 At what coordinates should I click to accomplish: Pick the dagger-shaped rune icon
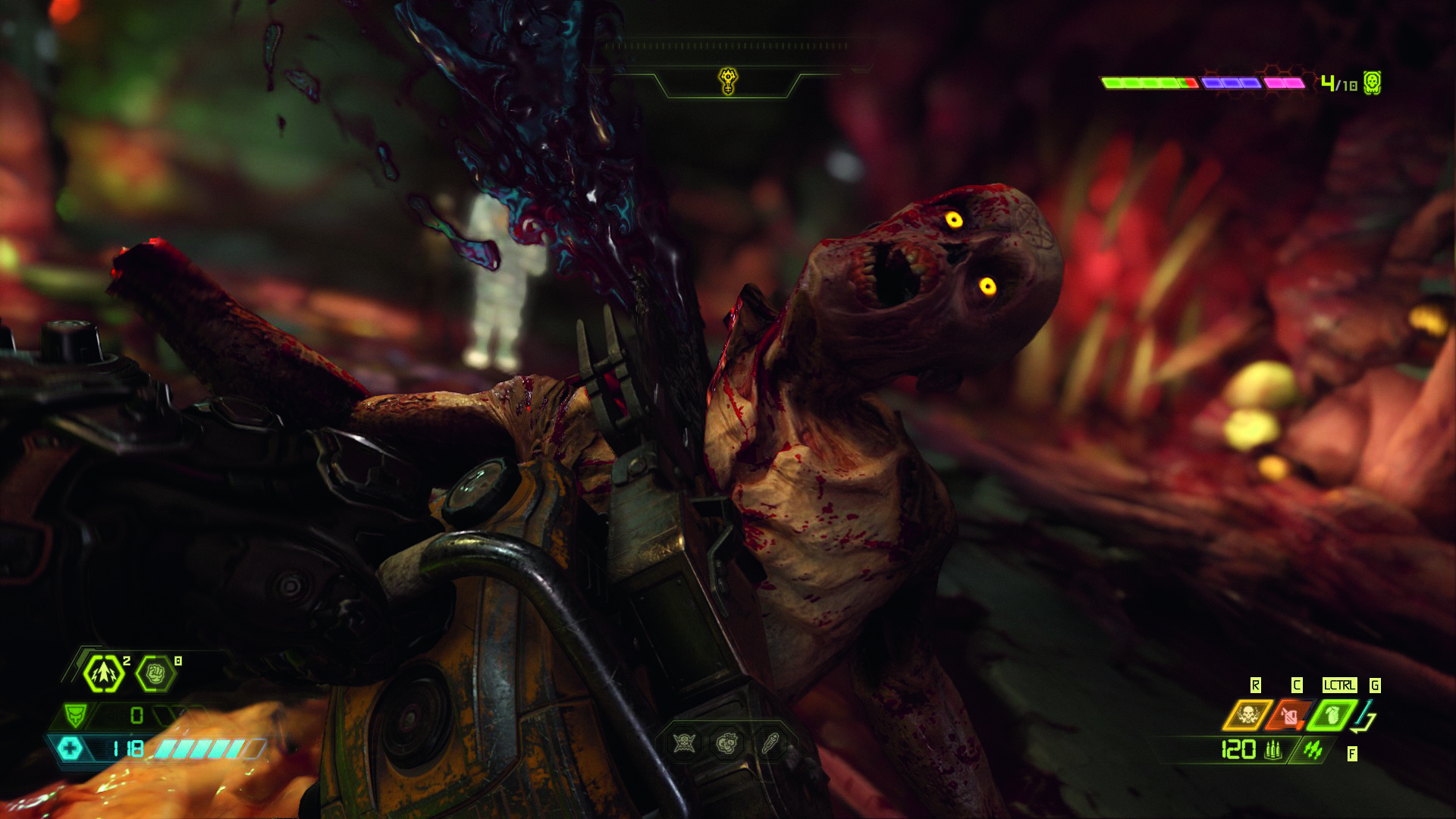click(770, 743)
